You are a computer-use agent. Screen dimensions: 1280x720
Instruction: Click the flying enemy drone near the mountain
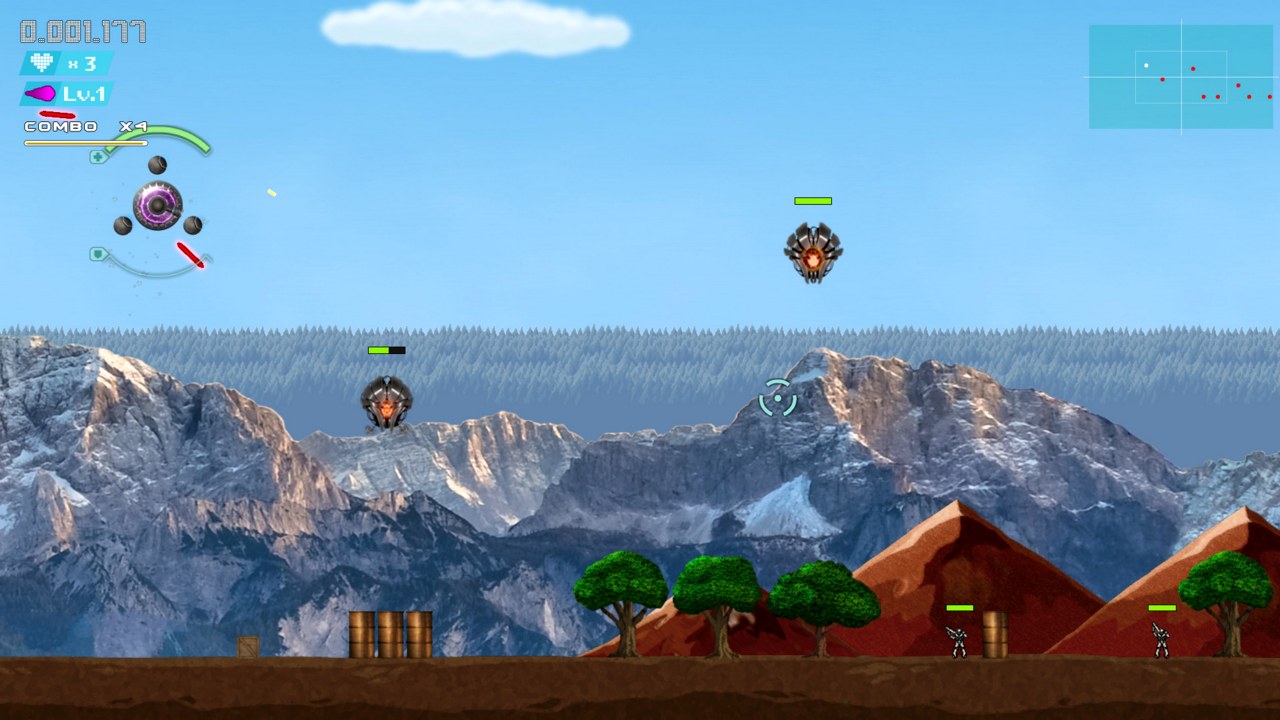click(x=388, y=400)
